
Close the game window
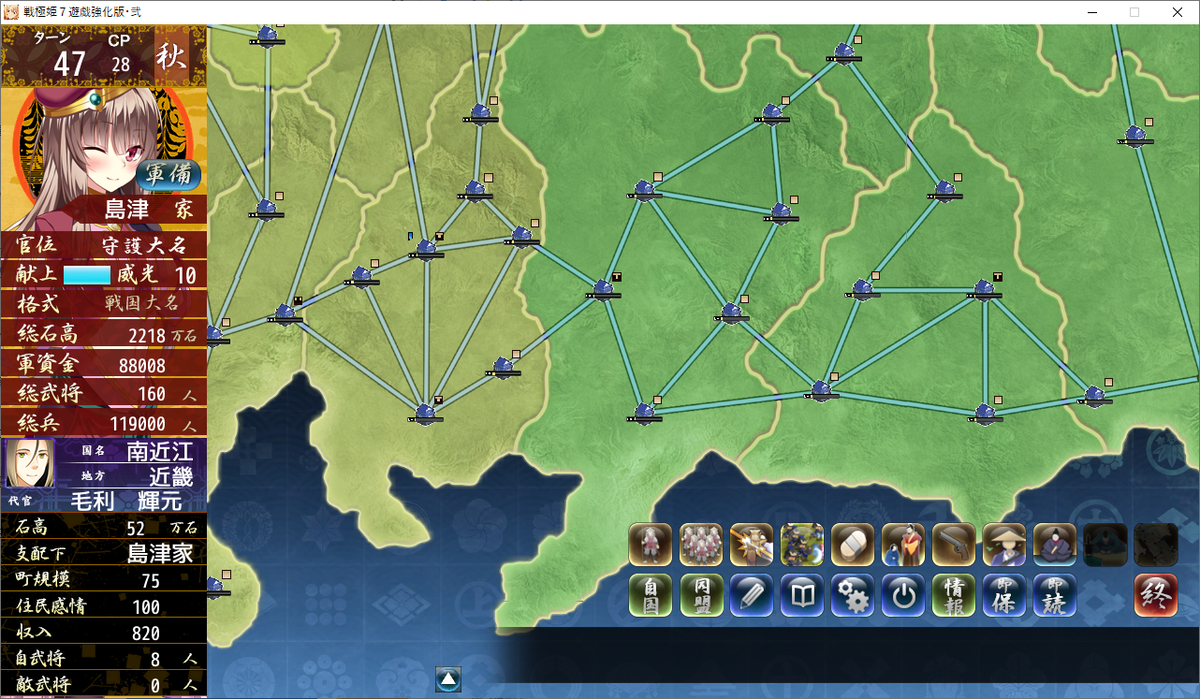pos(1175,12)
